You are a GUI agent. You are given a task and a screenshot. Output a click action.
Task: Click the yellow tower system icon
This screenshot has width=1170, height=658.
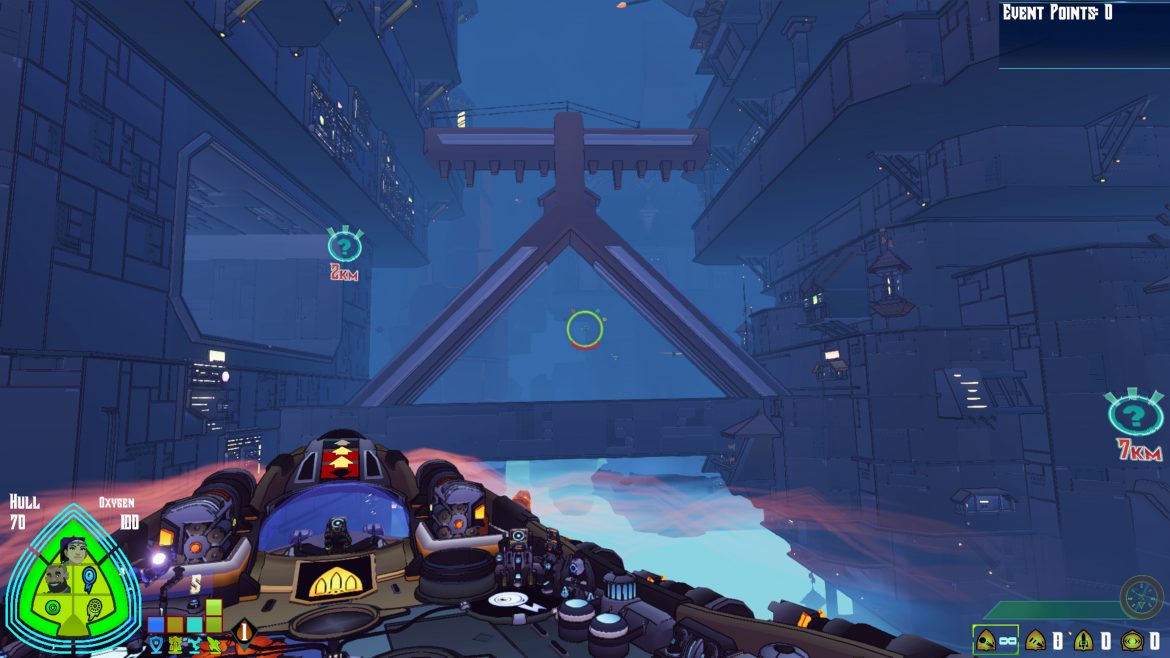[175, 643]
